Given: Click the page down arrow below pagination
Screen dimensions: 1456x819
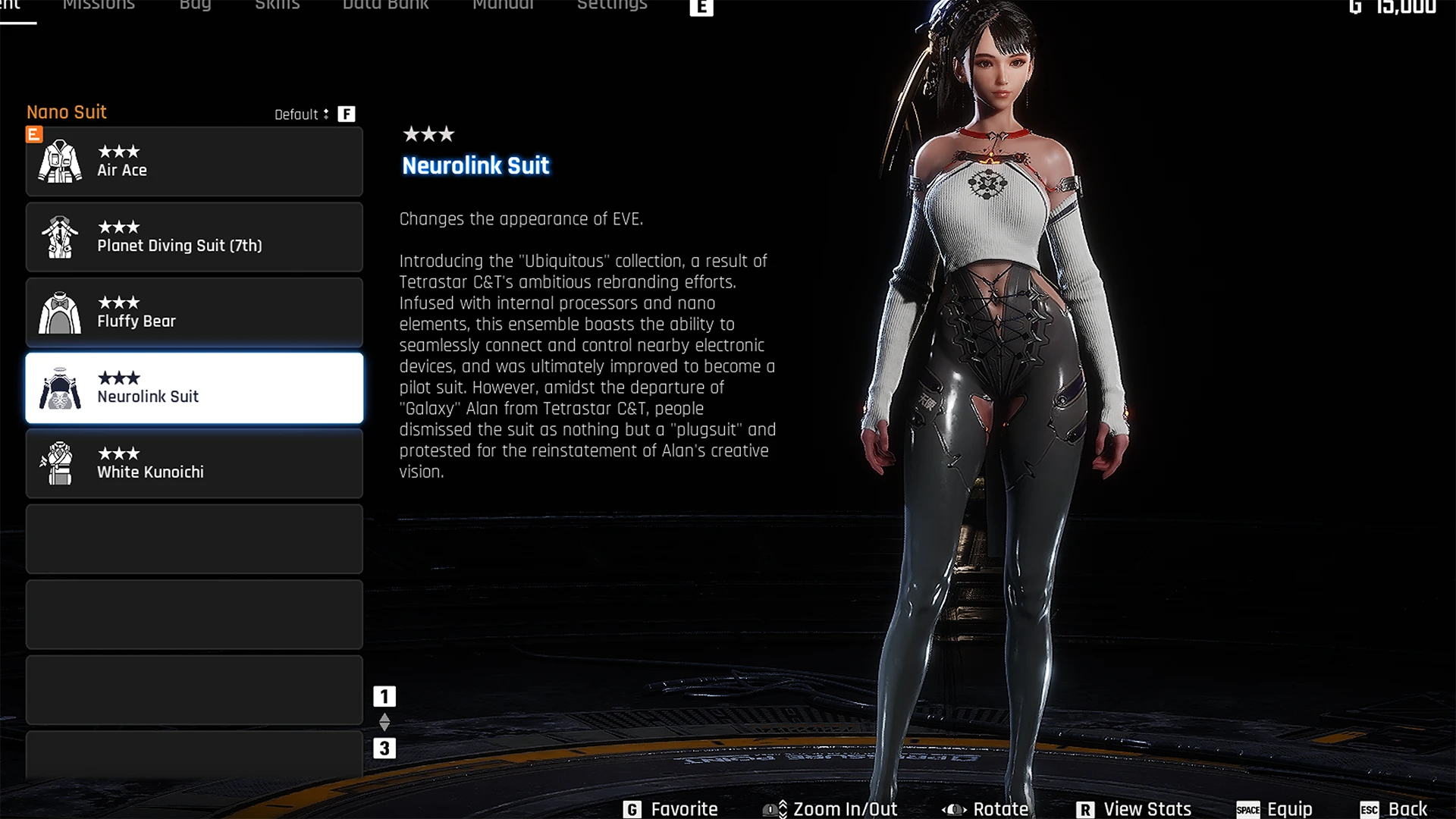Looking at the screenshot, I should 386,726.
